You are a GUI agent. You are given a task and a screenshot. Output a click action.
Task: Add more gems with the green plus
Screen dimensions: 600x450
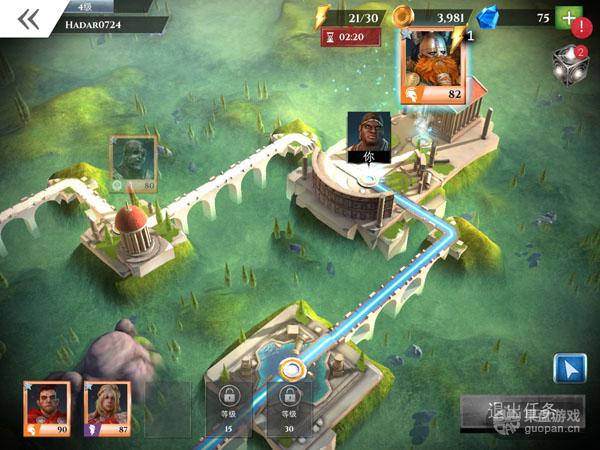569,19
